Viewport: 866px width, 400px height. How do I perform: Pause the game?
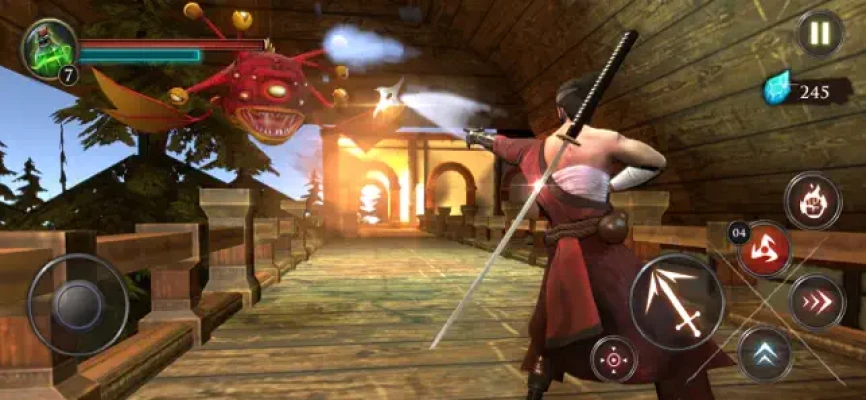tap(819, 33)
